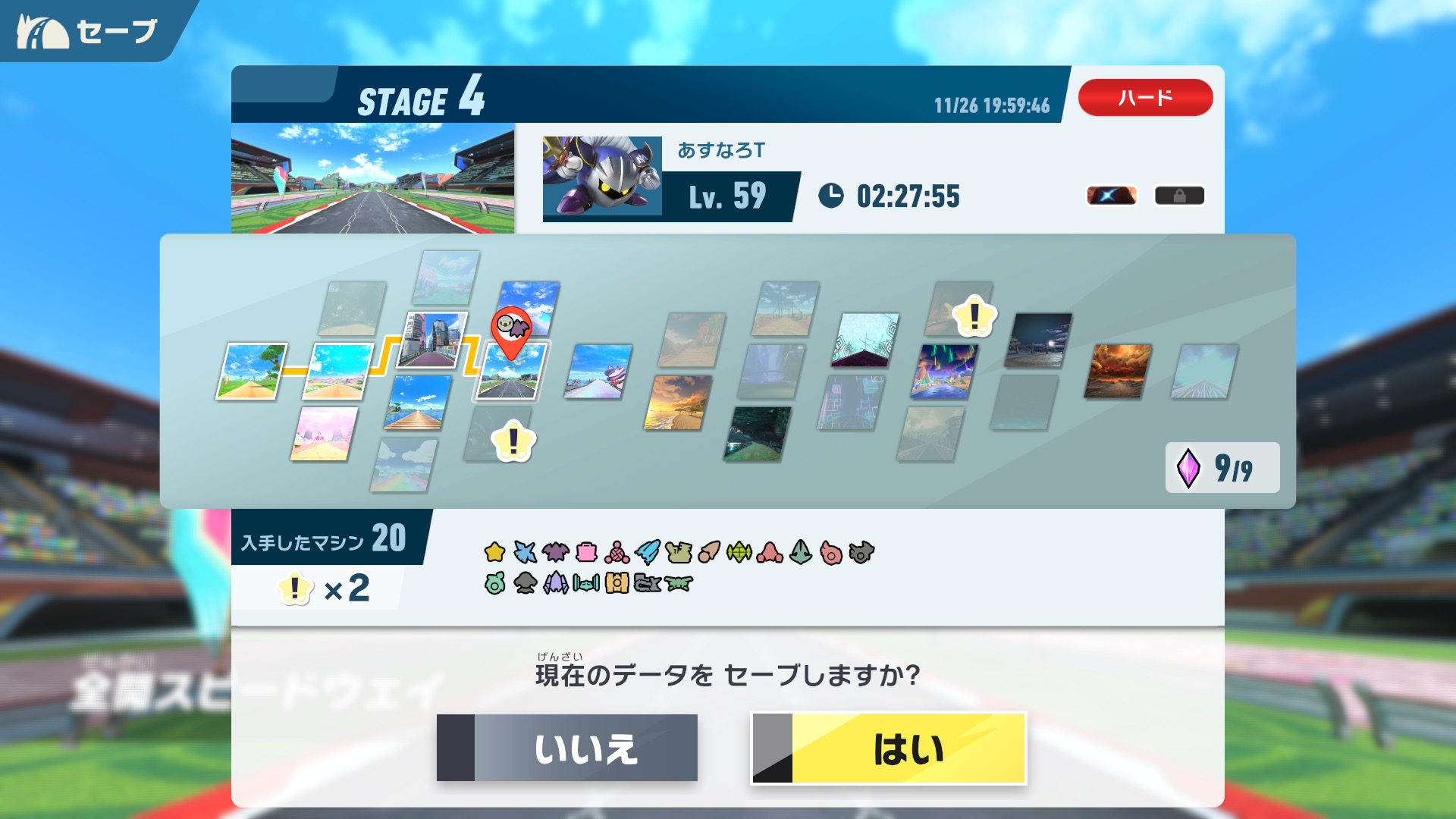Choose the first green tree stage tile
This screenshot has width=1456, height=819.
pyautogui.click(x=251, y=371)
